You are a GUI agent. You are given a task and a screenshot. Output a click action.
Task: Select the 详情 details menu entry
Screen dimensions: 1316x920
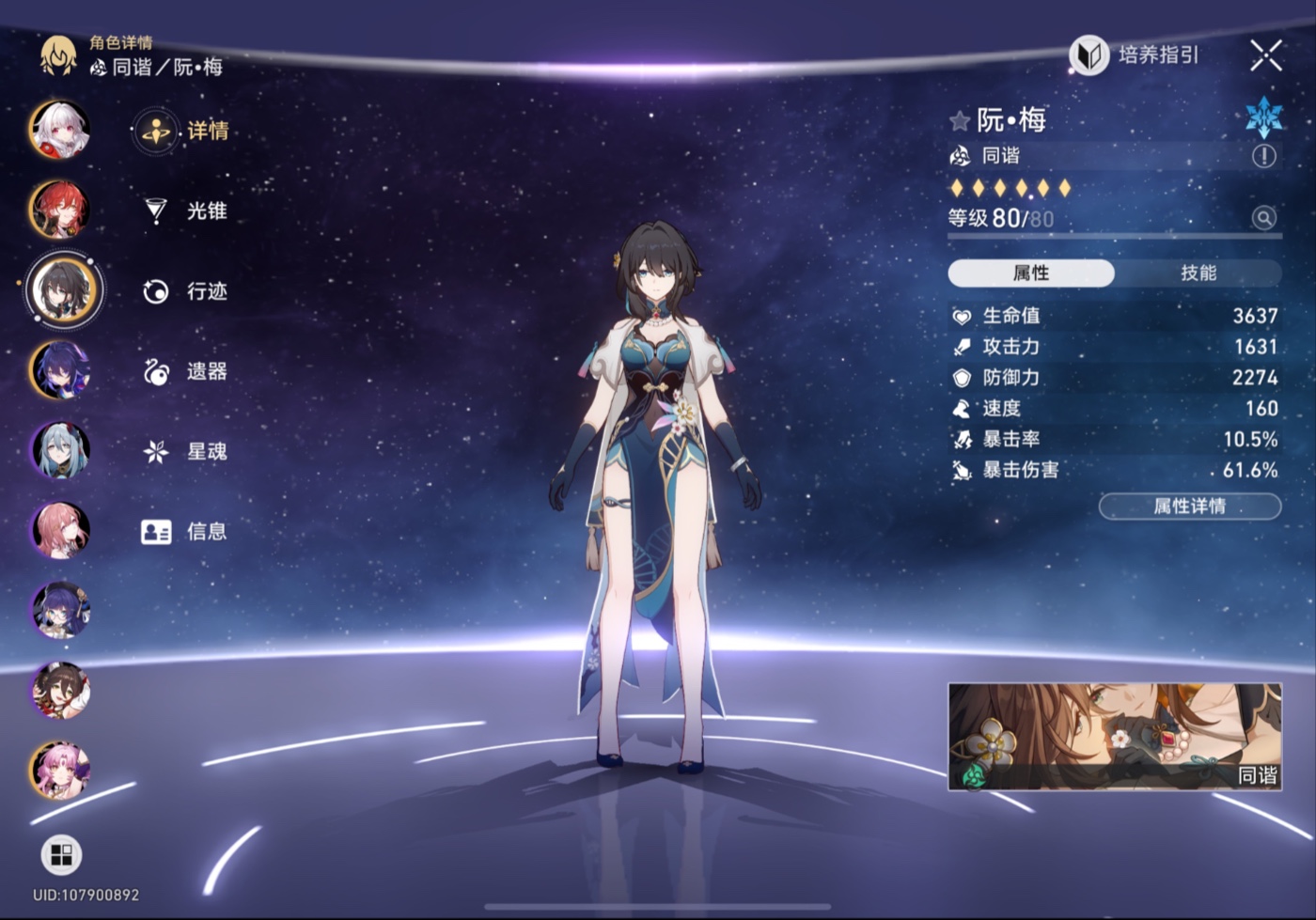184,132
